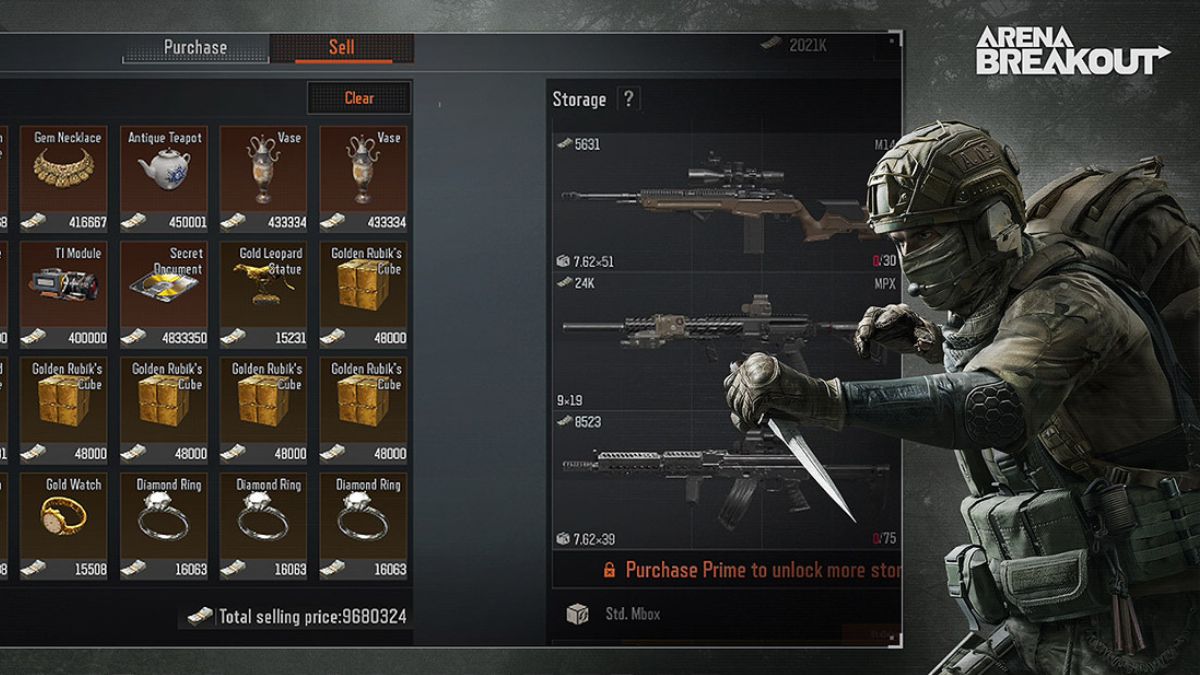This screenshot has height=675, width=1200.
Task: Select the T1 Module item
Action: tap(63, 294)
